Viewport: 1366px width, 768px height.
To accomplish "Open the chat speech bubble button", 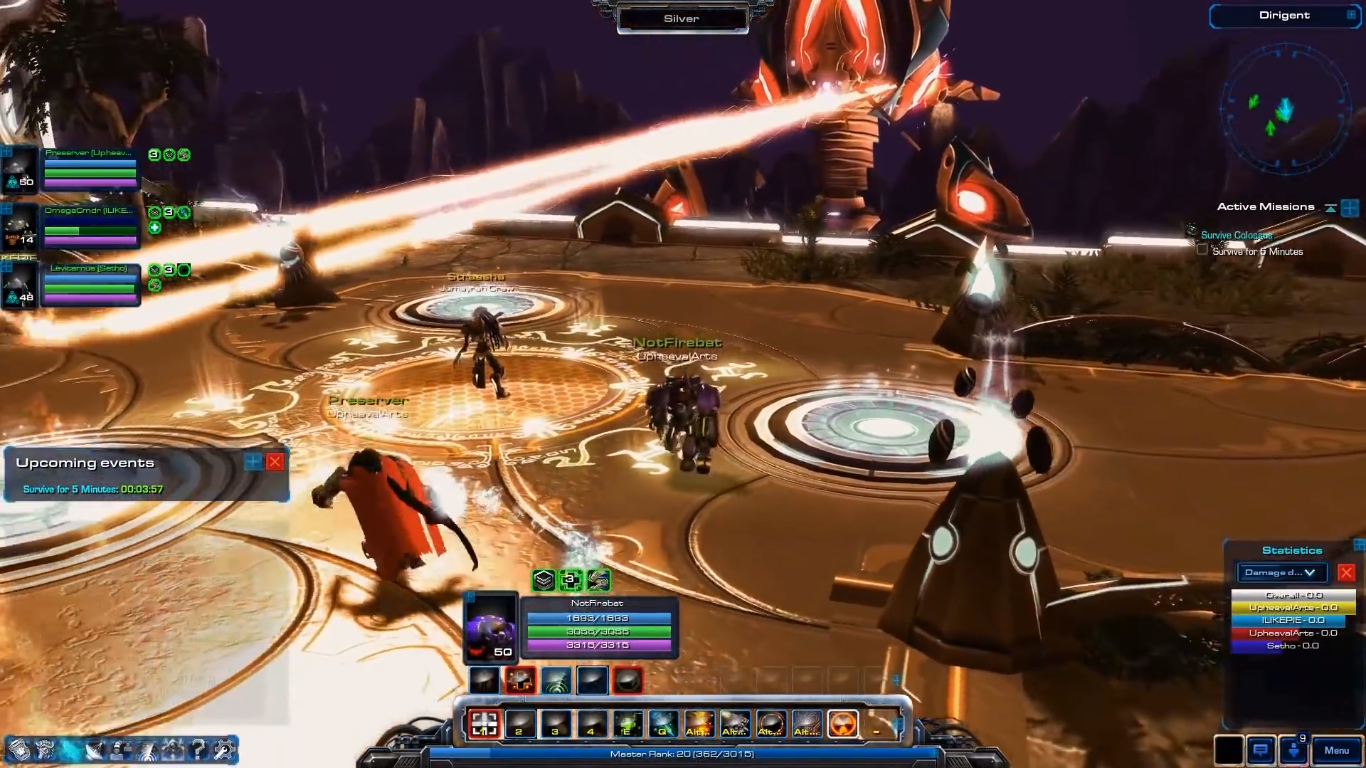I will 1261,750.
